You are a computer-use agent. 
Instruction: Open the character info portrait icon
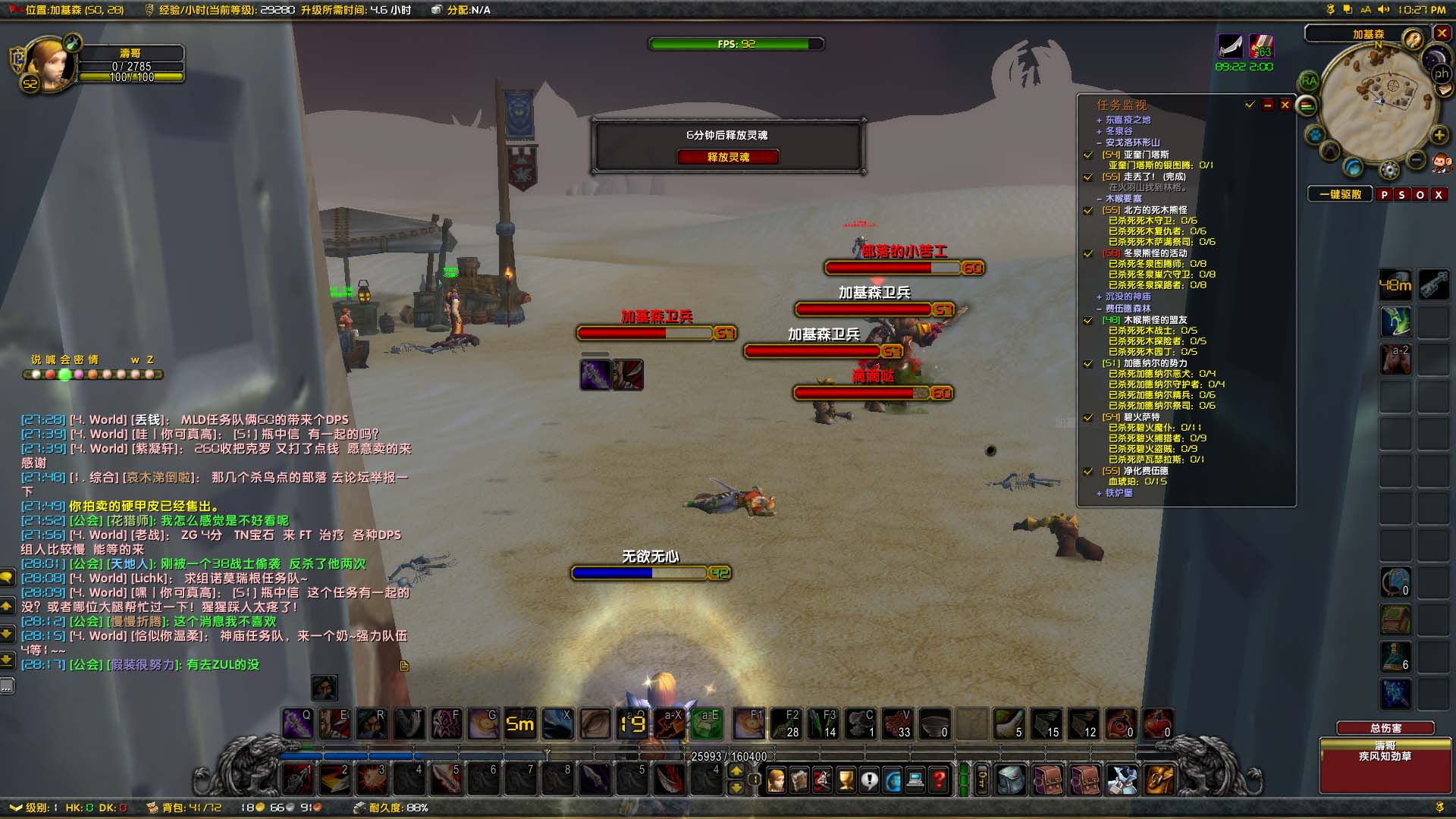click(x=777, y=777)
